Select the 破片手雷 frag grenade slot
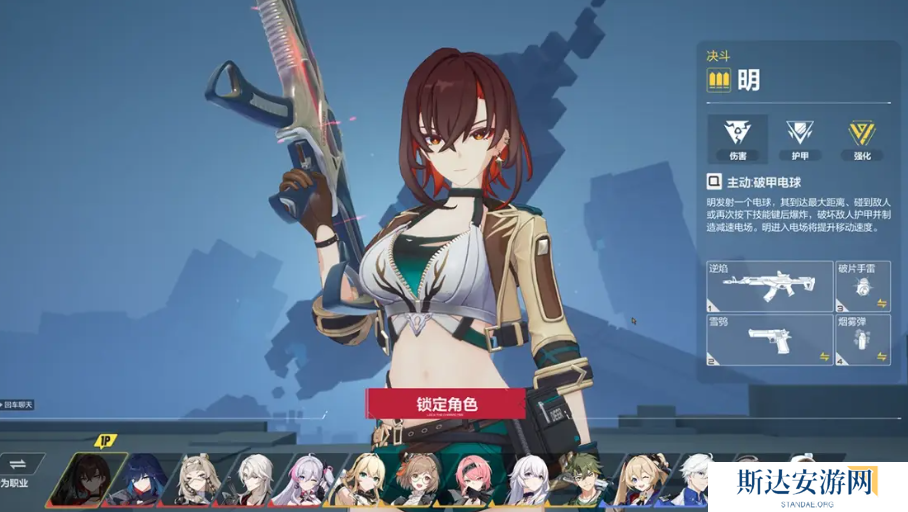The width and height of the screenshot is (908, 512). click(x=863, y=286)
